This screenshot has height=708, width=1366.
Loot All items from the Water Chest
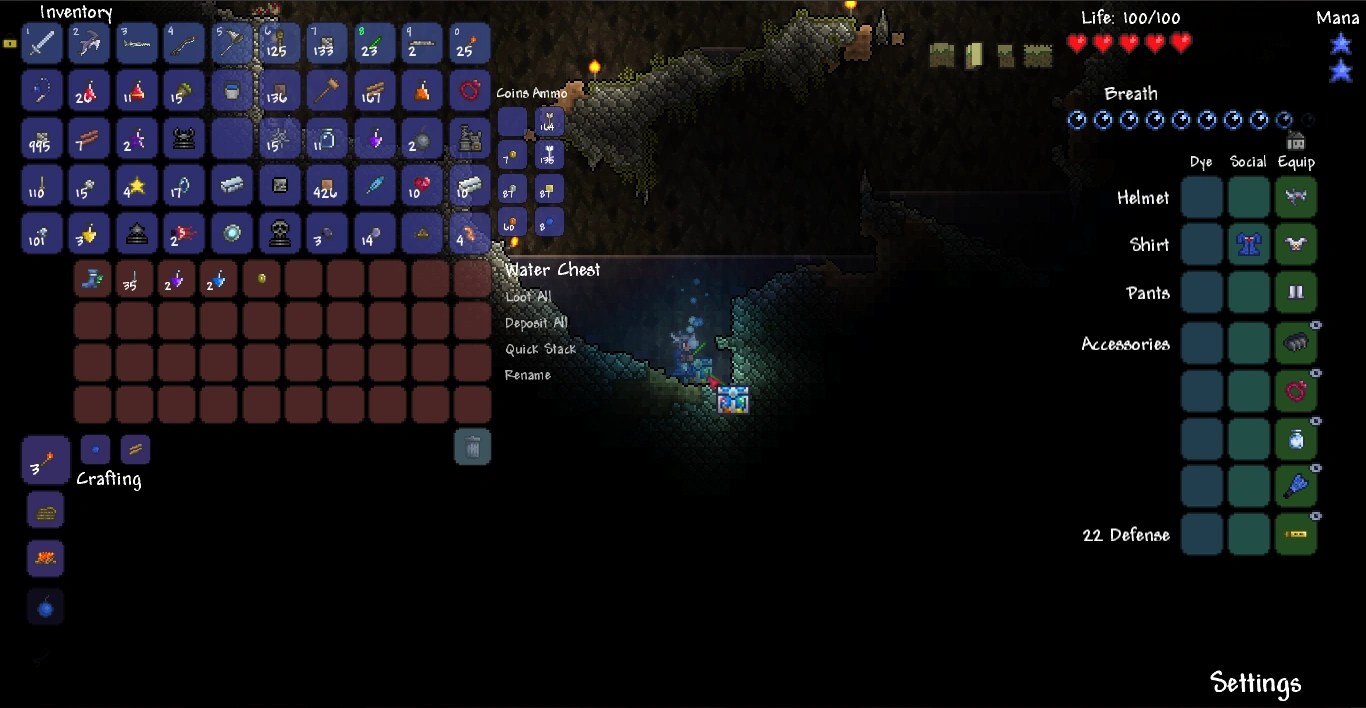coord(528,297)
